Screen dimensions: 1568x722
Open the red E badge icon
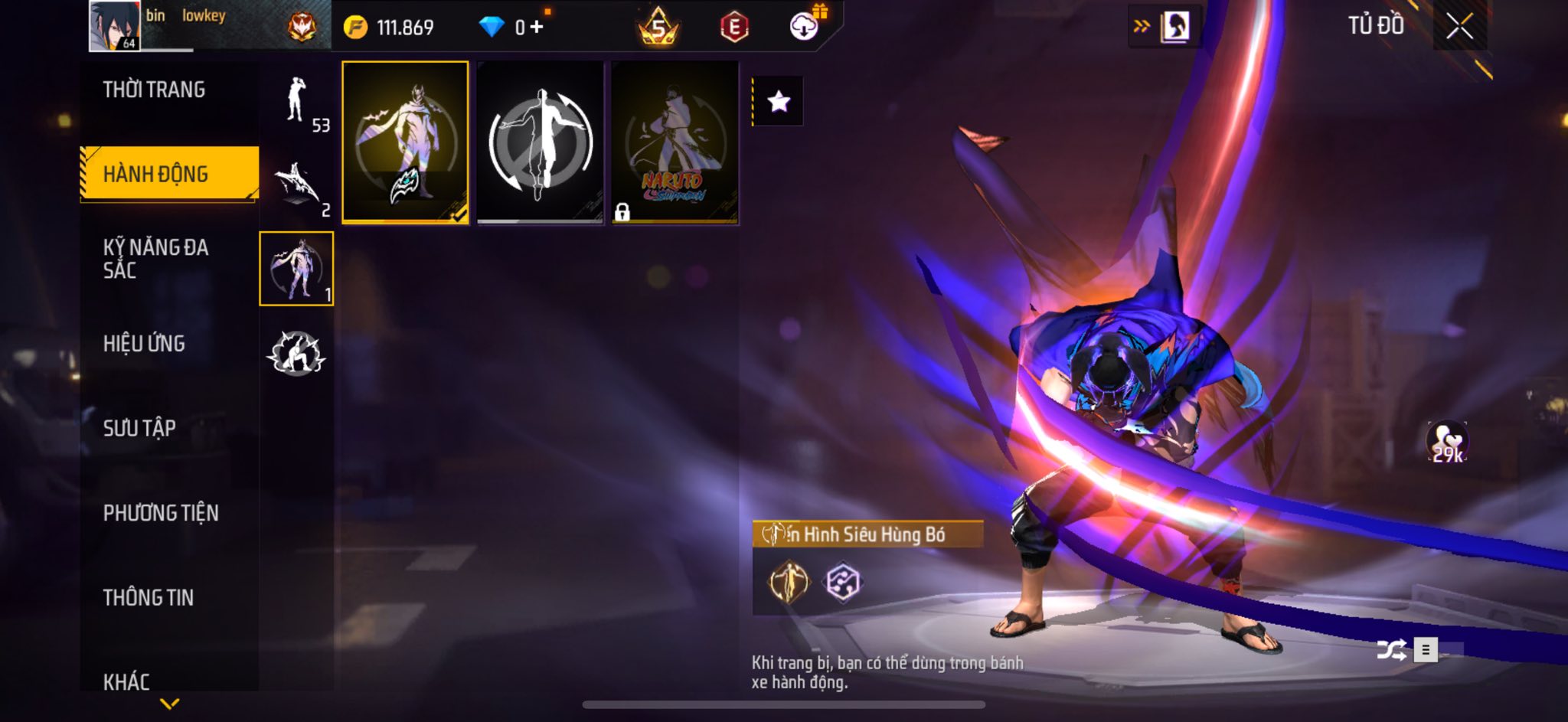(x=733, y=28)
